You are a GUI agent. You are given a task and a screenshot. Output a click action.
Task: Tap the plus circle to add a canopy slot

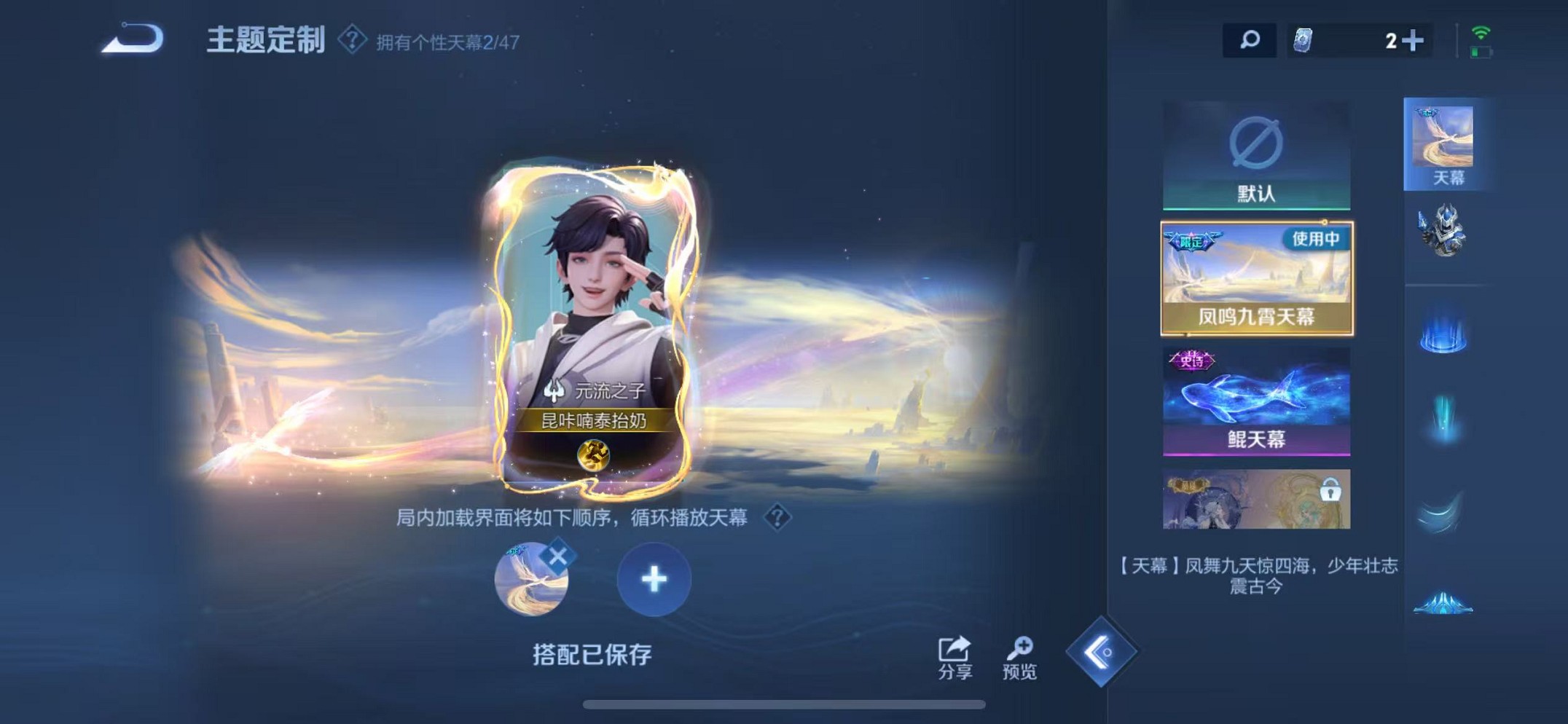click(654, 578)
